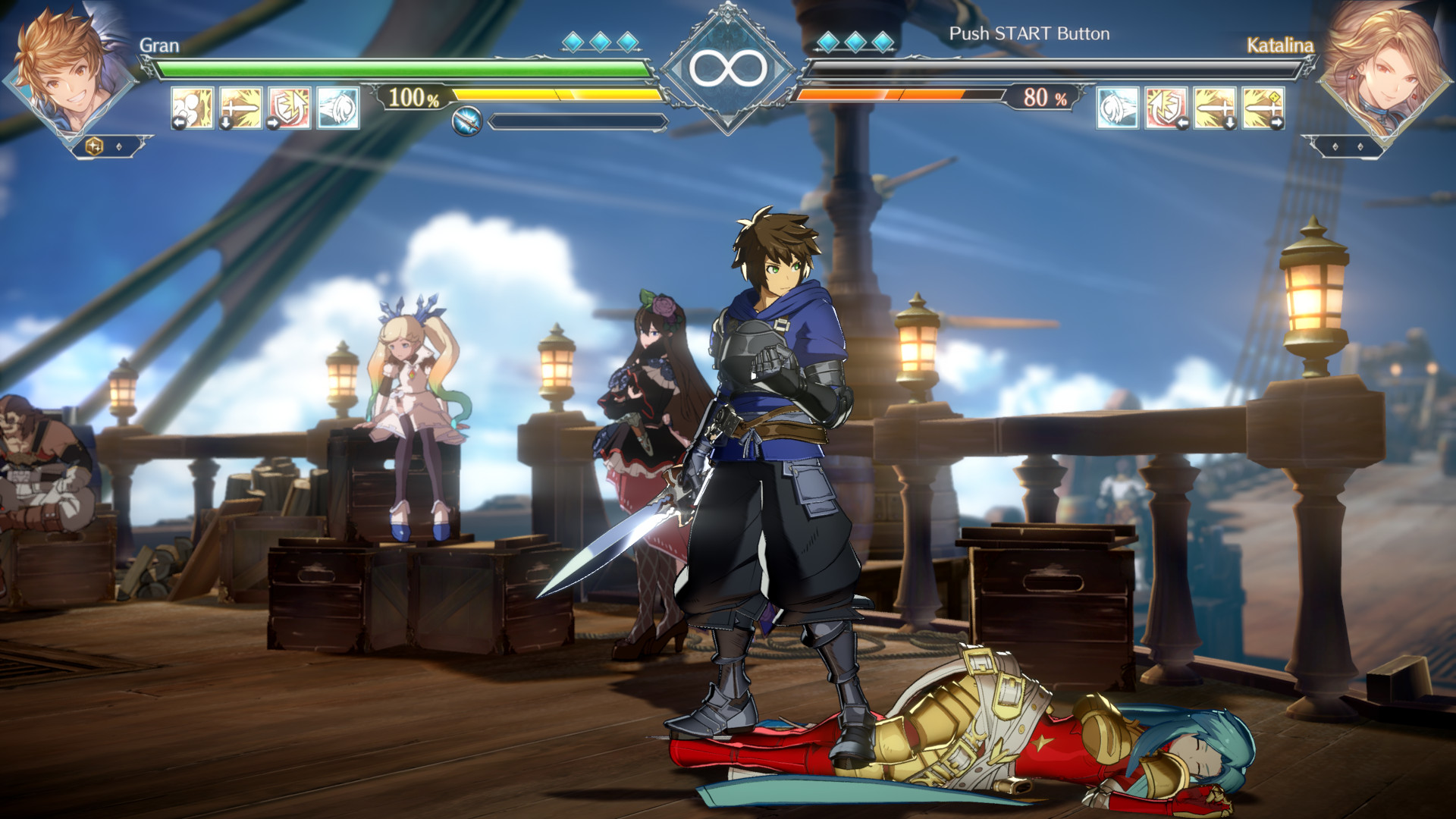Click Katalina's red shield skill with left arrow
This screenshot has height=819, width=1456.
(x=1166, y=106)
